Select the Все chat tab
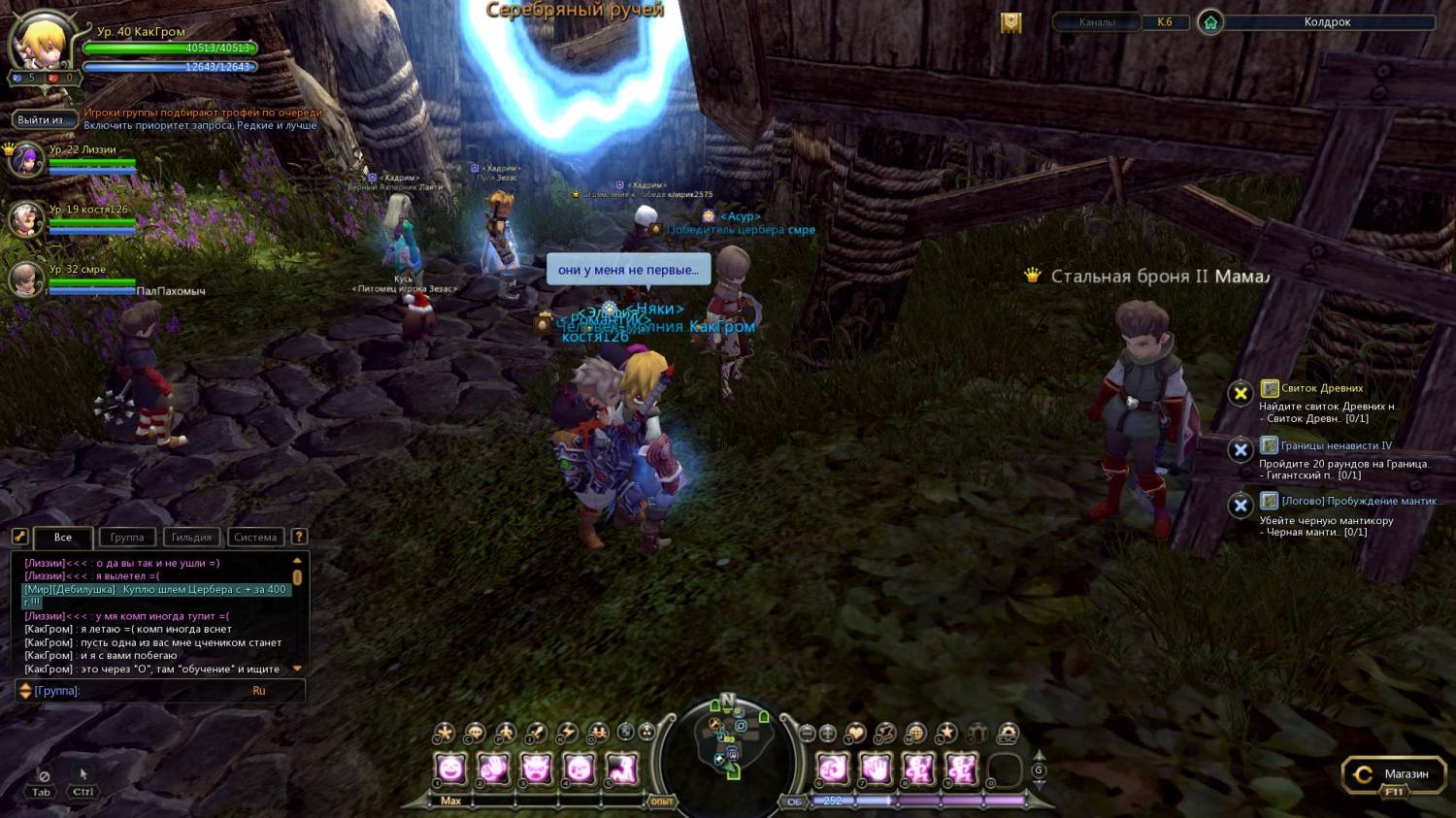This screenshot has width=1456, height=818. coord(63,537)
